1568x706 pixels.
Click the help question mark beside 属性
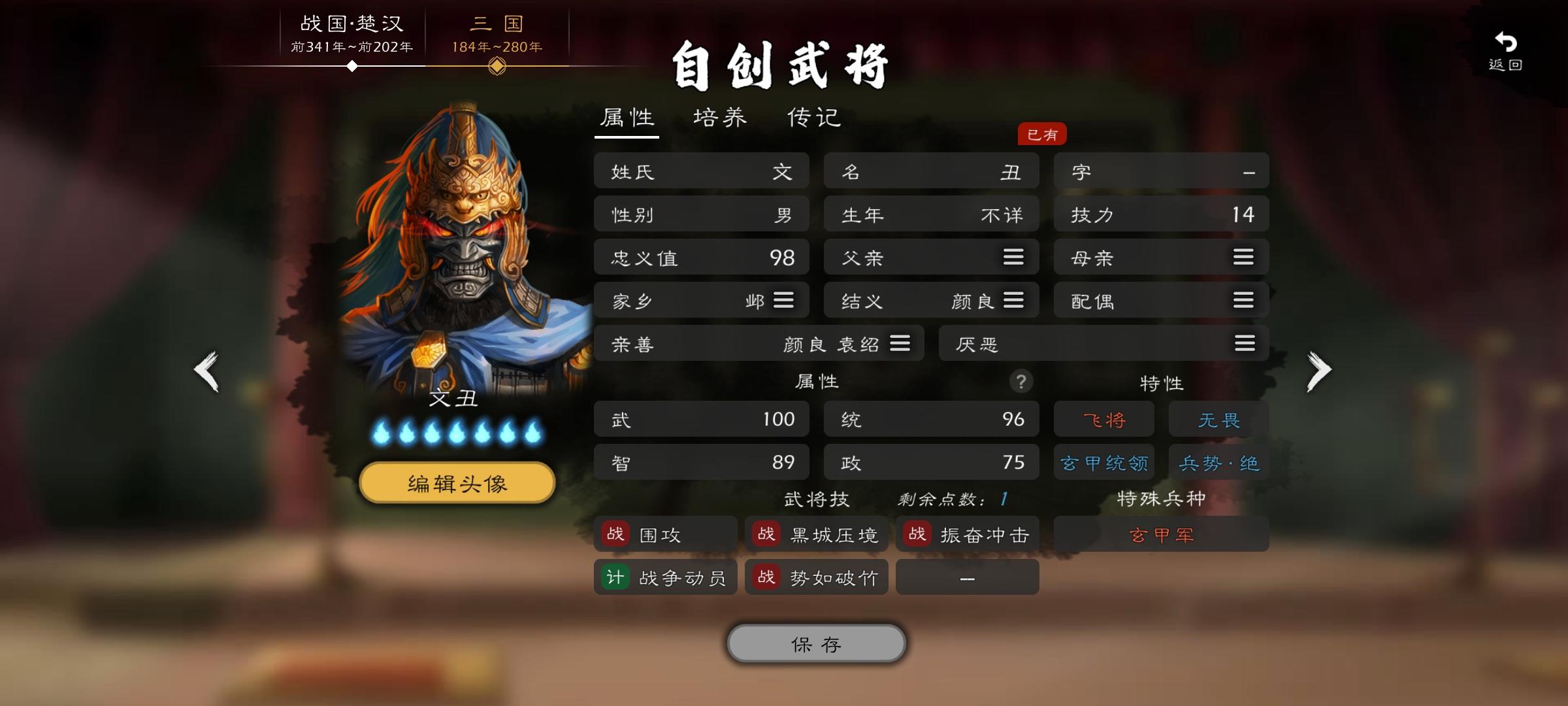[1022, 382]
